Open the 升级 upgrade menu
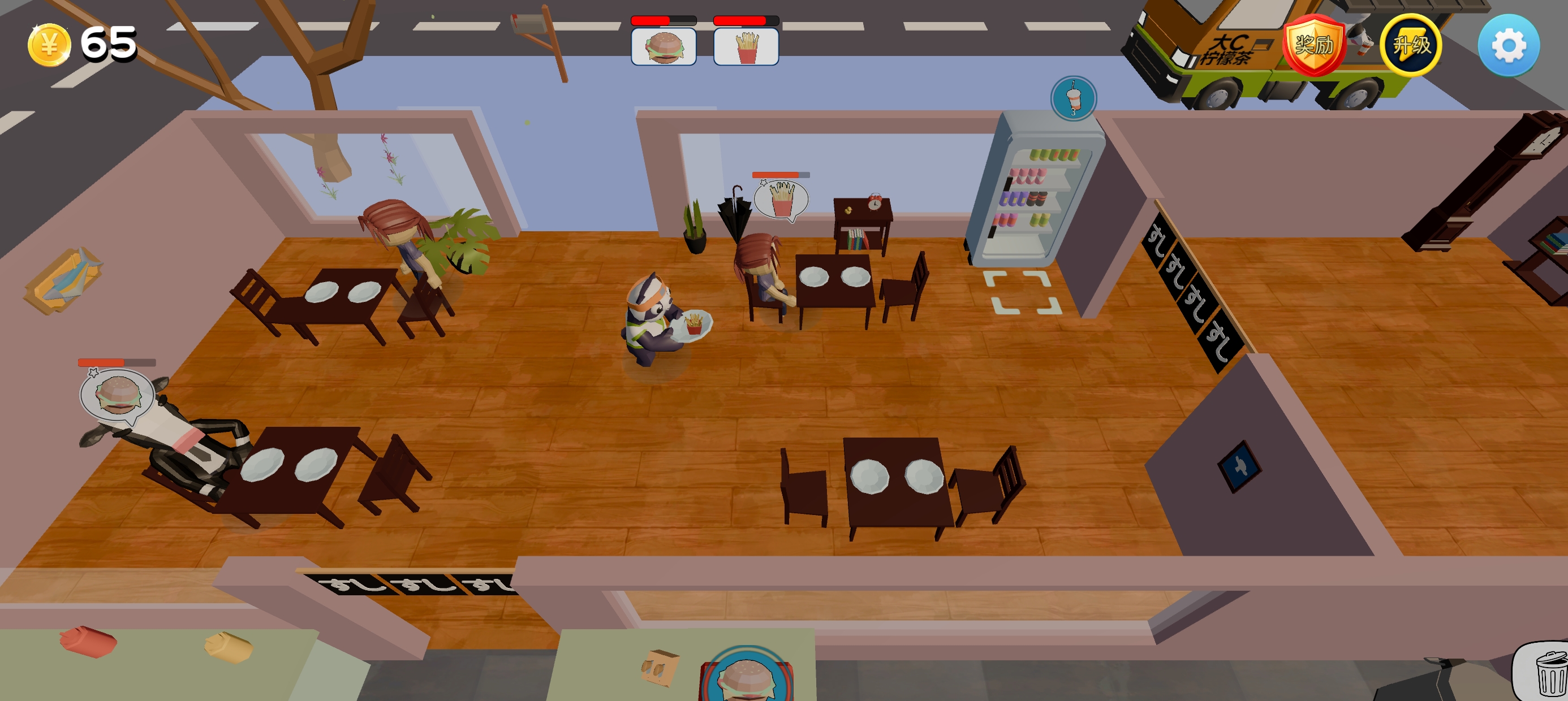Viewport: 1568px width, 701px height. pyautogui.click(x=1410, y=46)
